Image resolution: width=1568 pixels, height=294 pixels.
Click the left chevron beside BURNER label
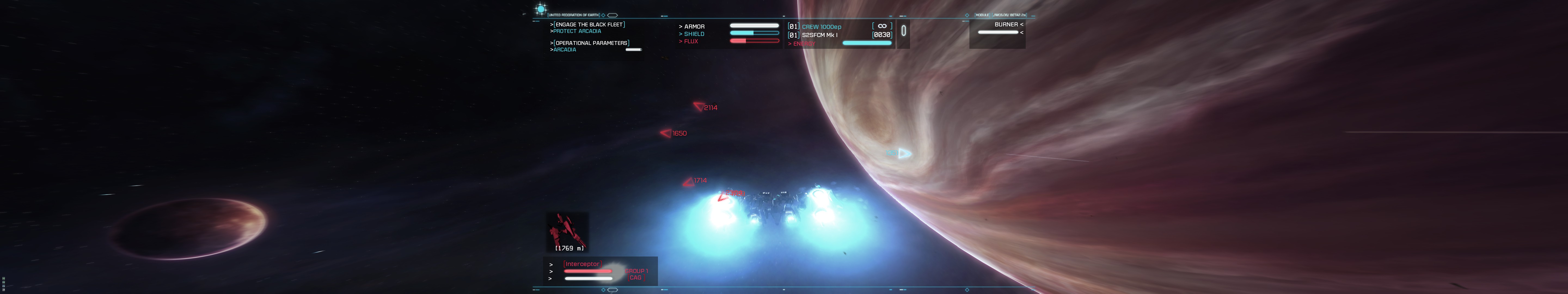pyautogui.click(x=1021, y=24)
